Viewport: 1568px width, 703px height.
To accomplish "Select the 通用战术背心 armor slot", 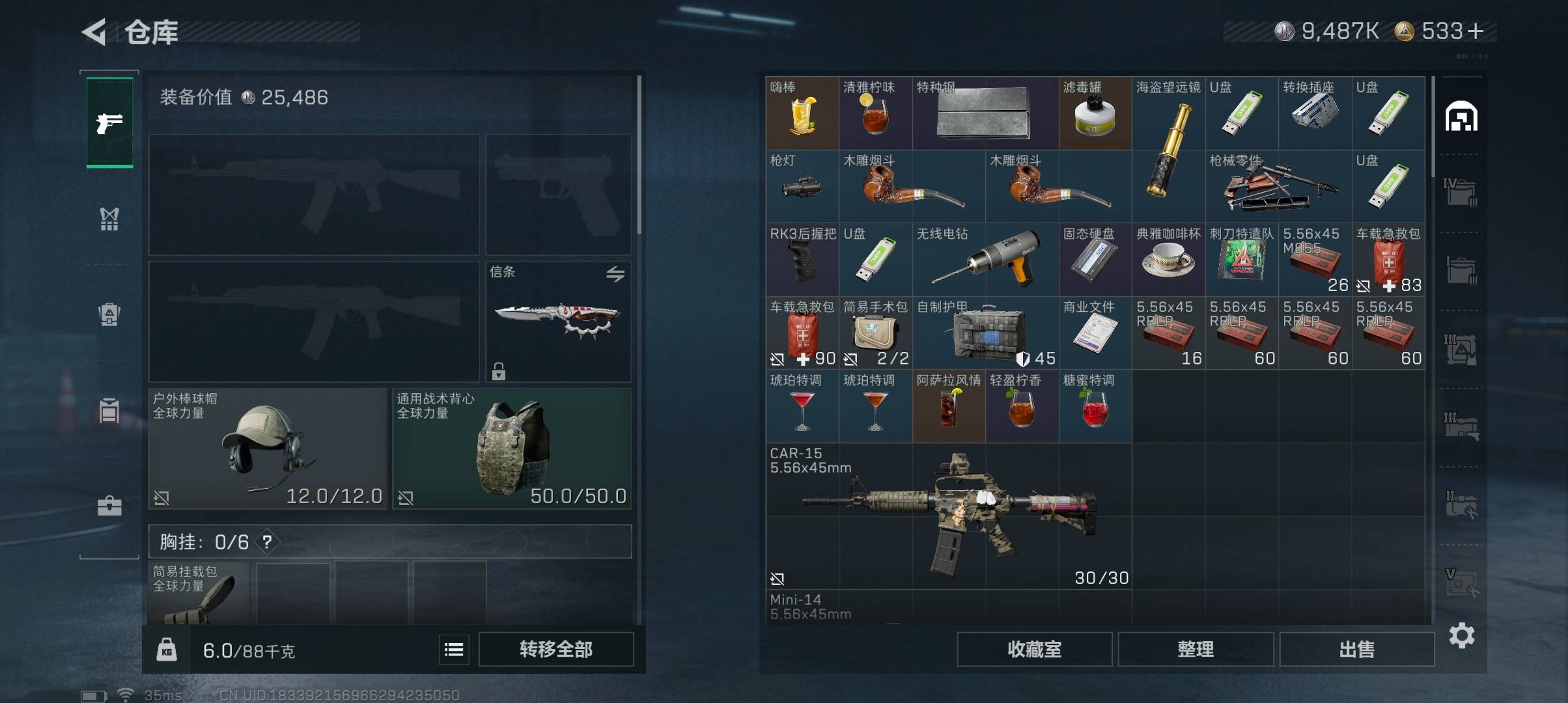I will 512,448.
